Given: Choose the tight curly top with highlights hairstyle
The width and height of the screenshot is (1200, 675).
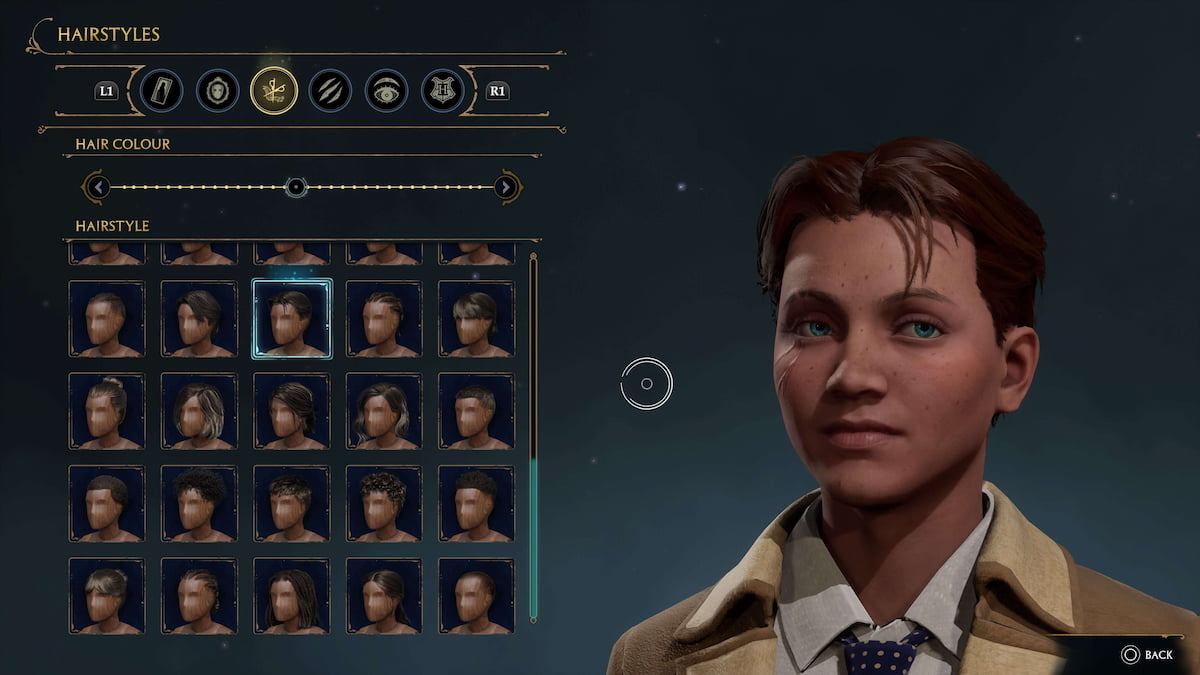Looking at the screenshot, I should coord(383,503).
